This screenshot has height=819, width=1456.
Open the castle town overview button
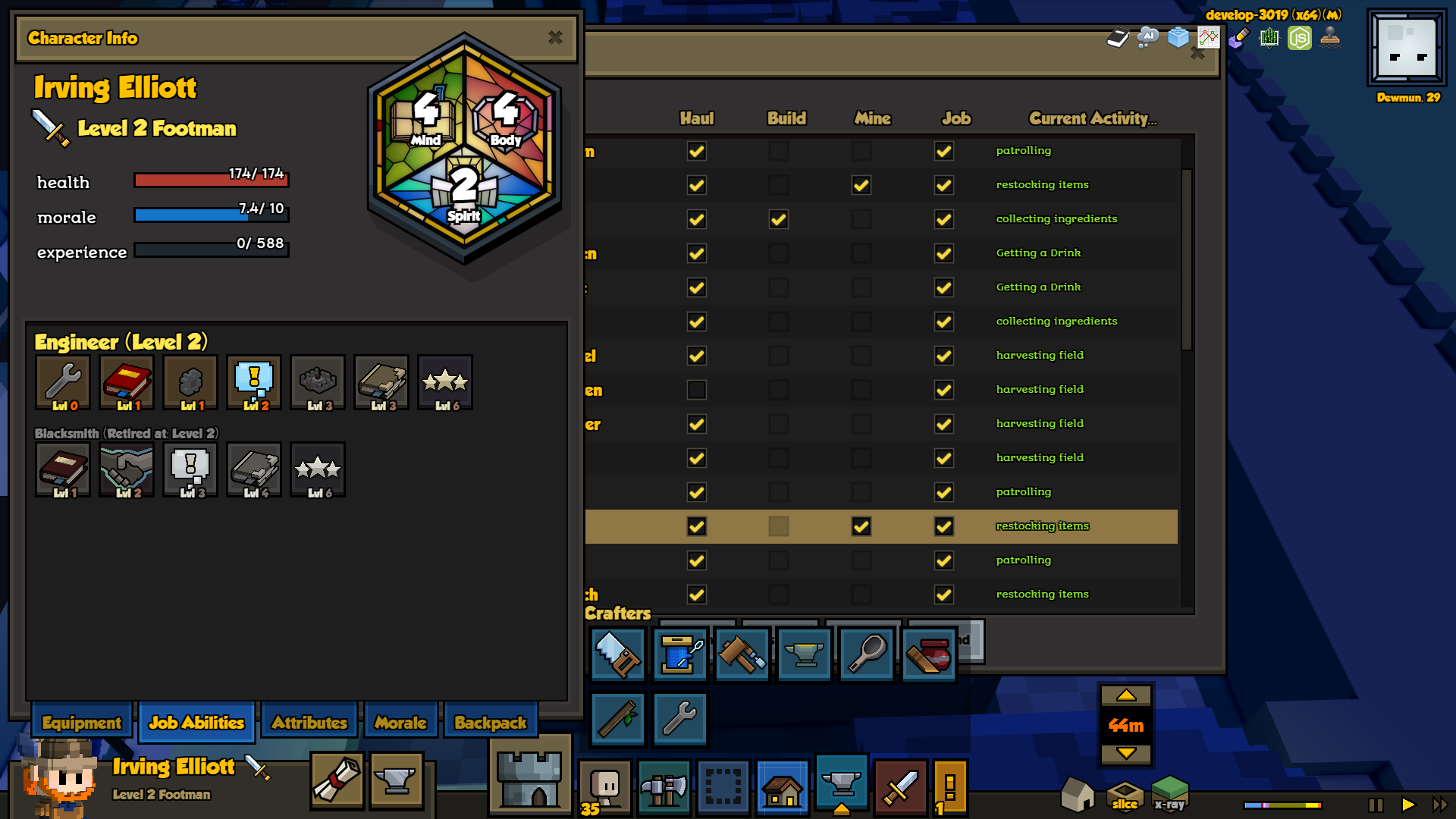[530, 777]
